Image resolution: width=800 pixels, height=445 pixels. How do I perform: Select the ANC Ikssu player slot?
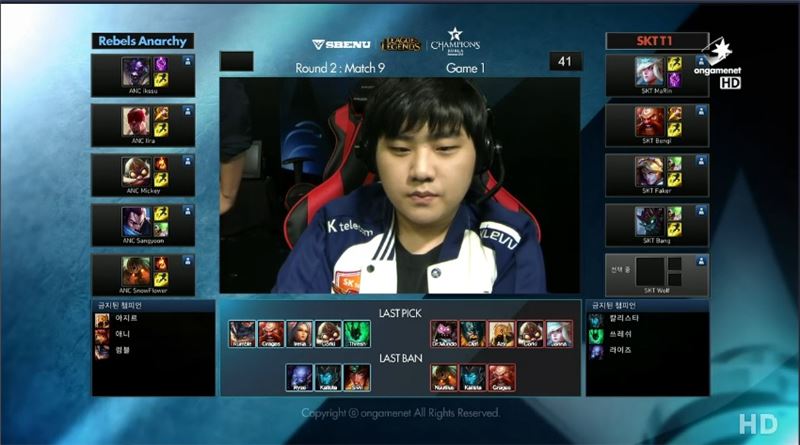(143, 76)
